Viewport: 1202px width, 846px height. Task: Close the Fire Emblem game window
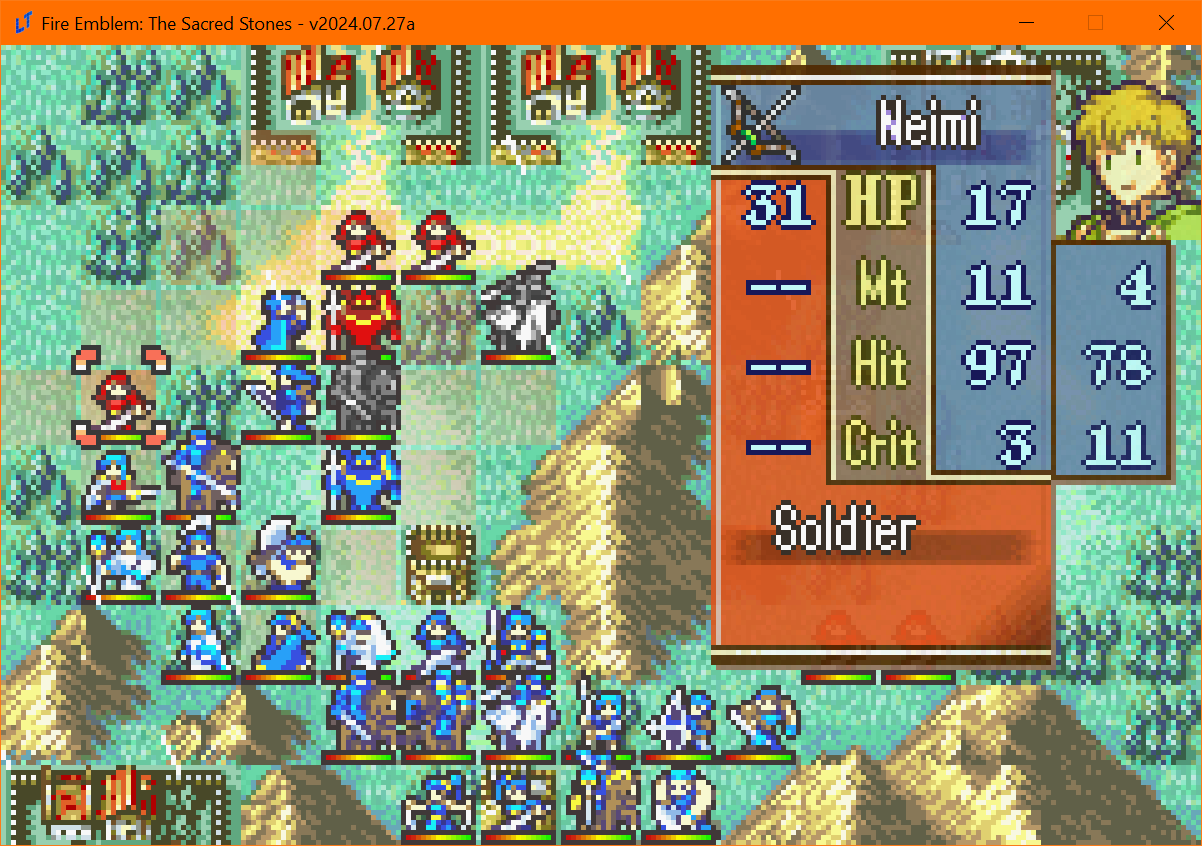[1166, 22]
